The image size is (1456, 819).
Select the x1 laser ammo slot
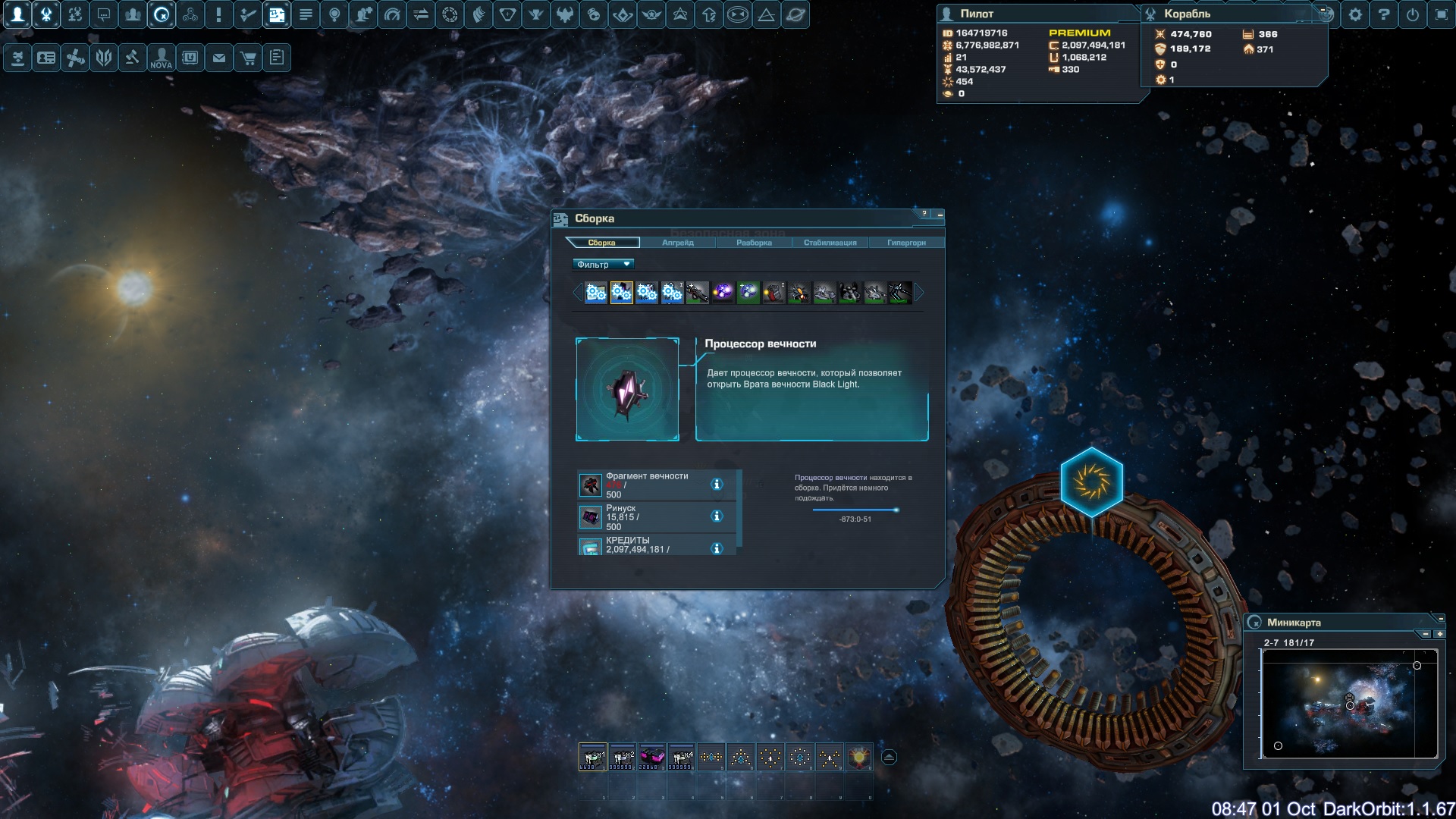point(593,757)
